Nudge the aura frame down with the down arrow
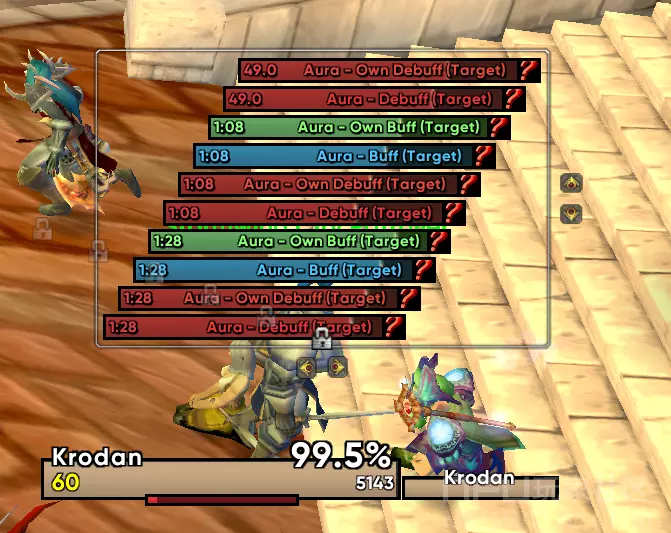This screenshot has height=533, width=671. (x=571, y=212)
